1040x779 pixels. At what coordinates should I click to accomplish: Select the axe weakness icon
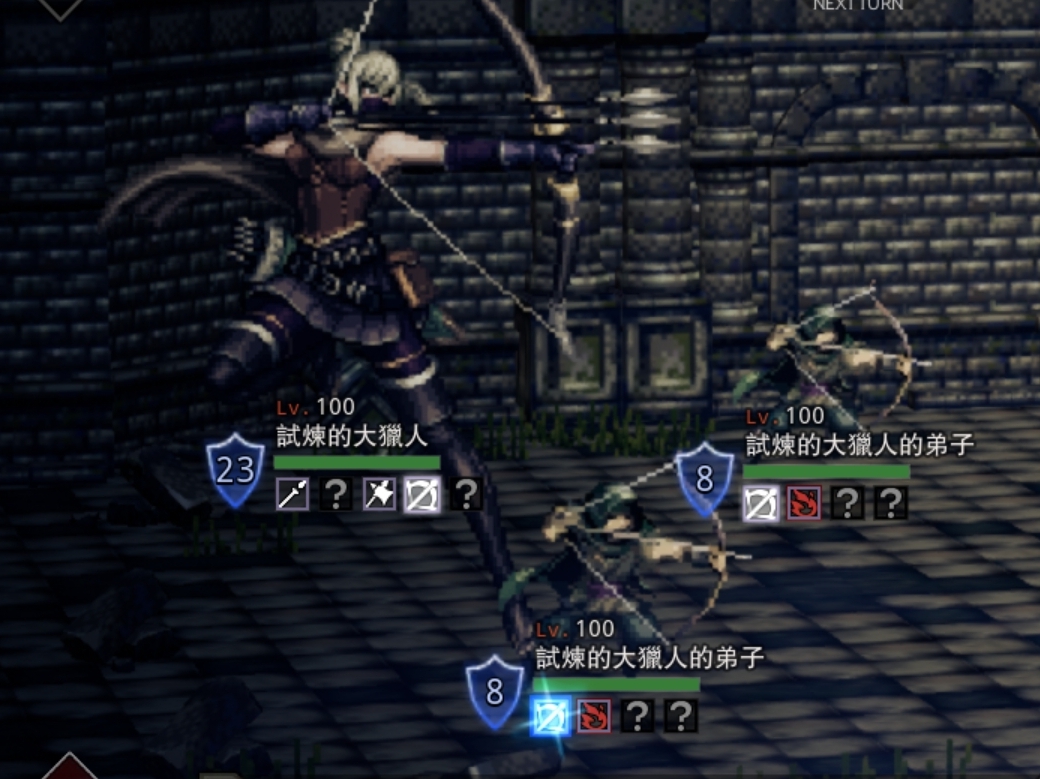pyautogui.click(x=379, y=494)
